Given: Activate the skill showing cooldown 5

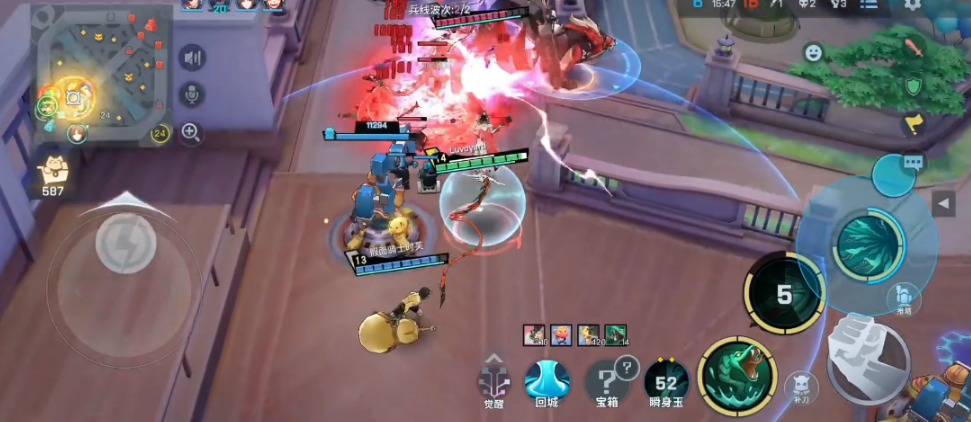Looking at the screenshot, I should pos(784,293).
